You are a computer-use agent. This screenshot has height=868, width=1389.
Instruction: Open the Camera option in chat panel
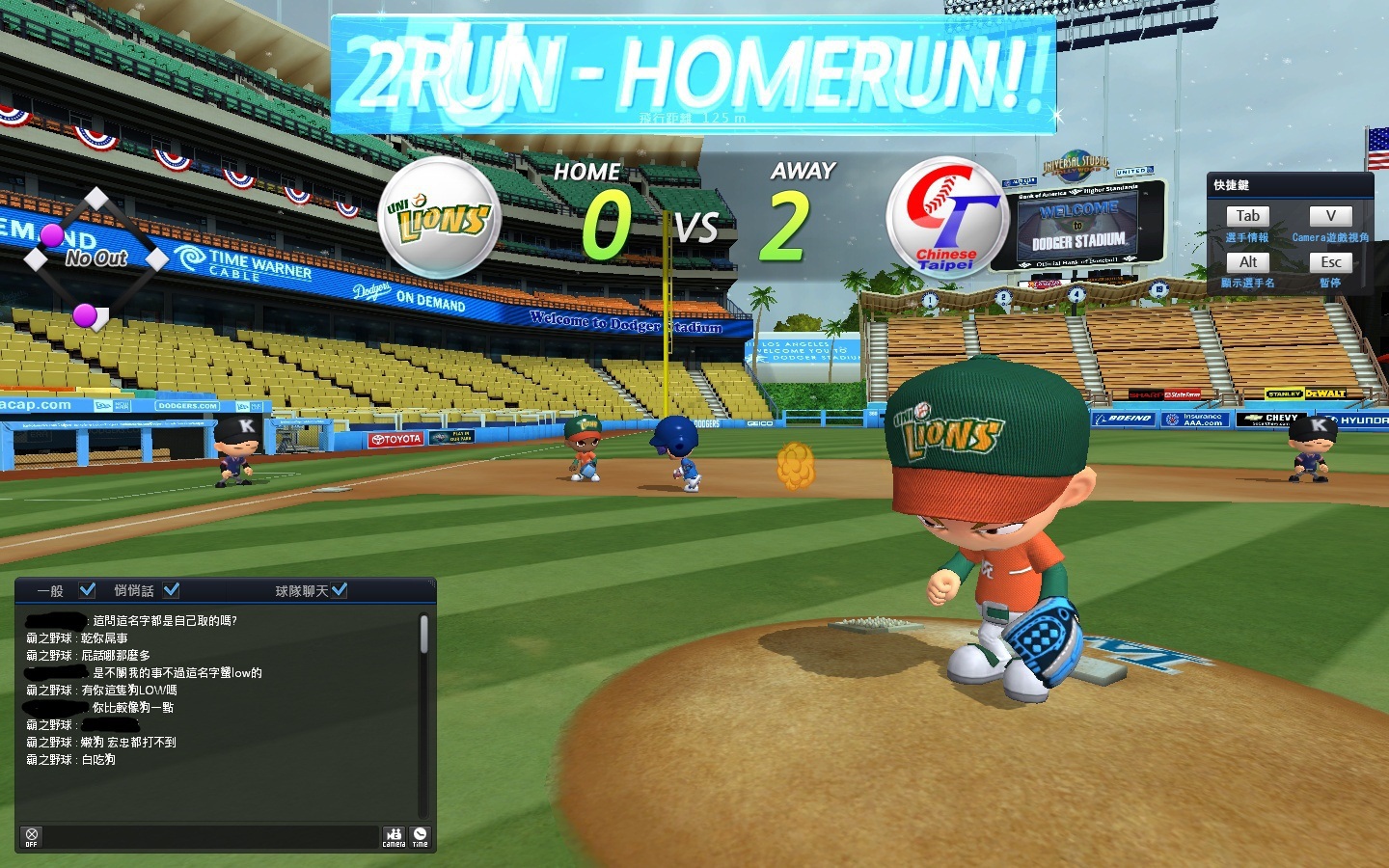point(394,836)
